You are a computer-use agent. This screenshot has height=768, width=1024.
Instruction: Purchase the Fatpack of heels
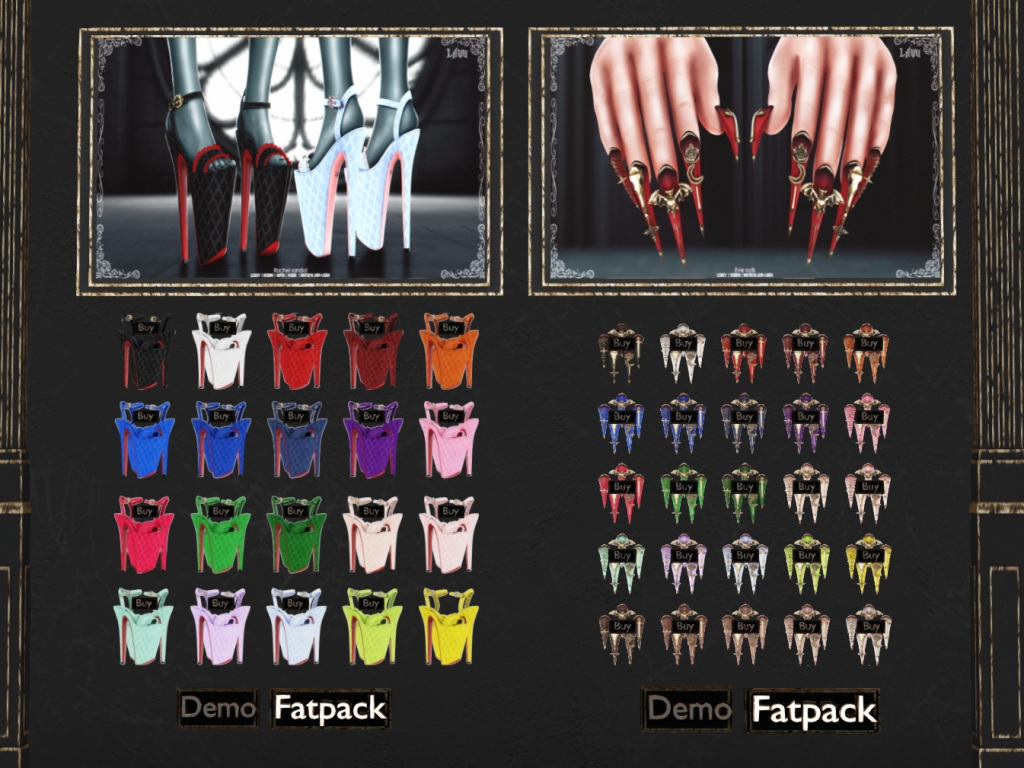click(330, 709)
